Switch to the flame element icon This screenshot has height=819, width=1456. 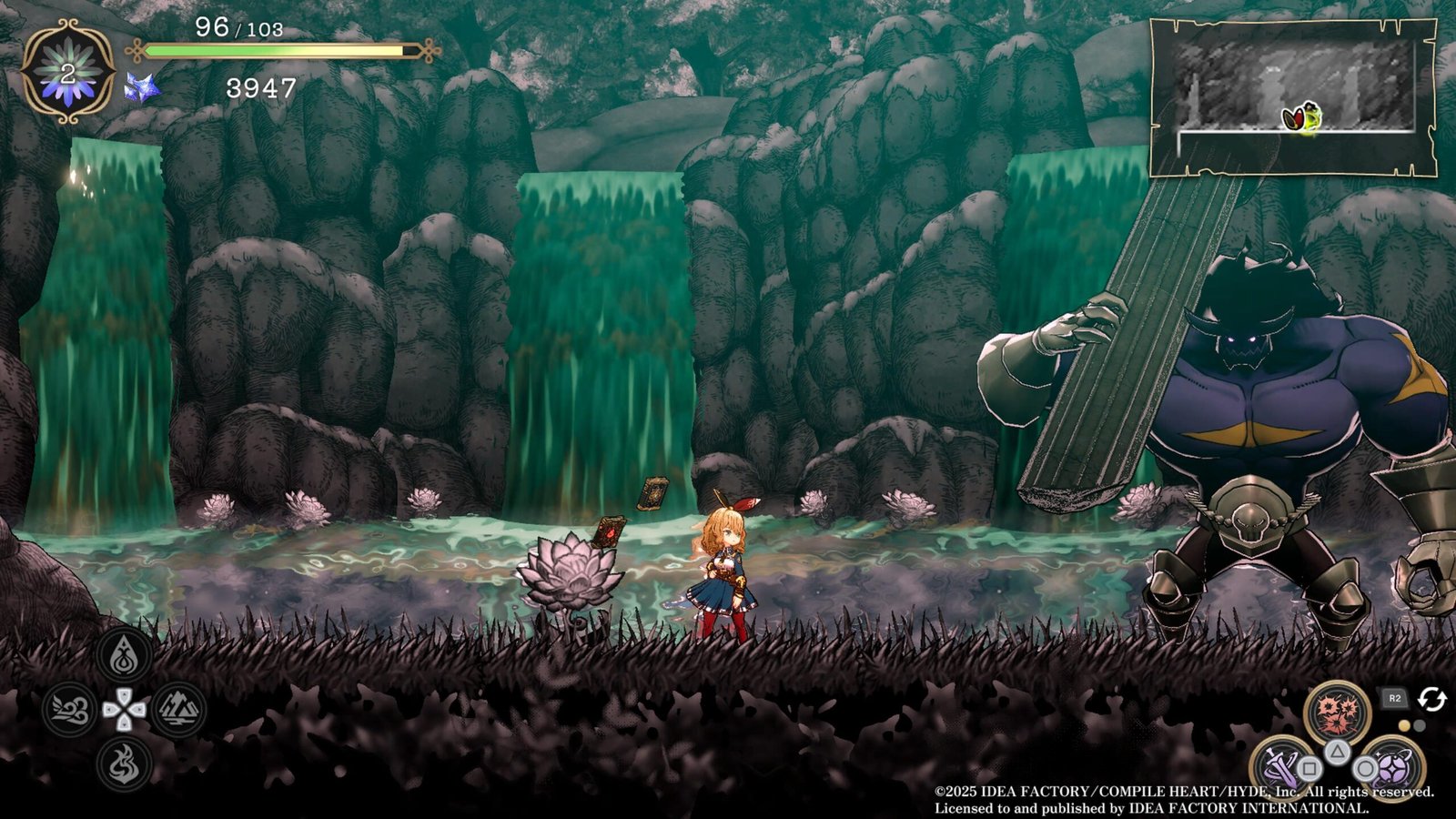[x=125, y=763]
